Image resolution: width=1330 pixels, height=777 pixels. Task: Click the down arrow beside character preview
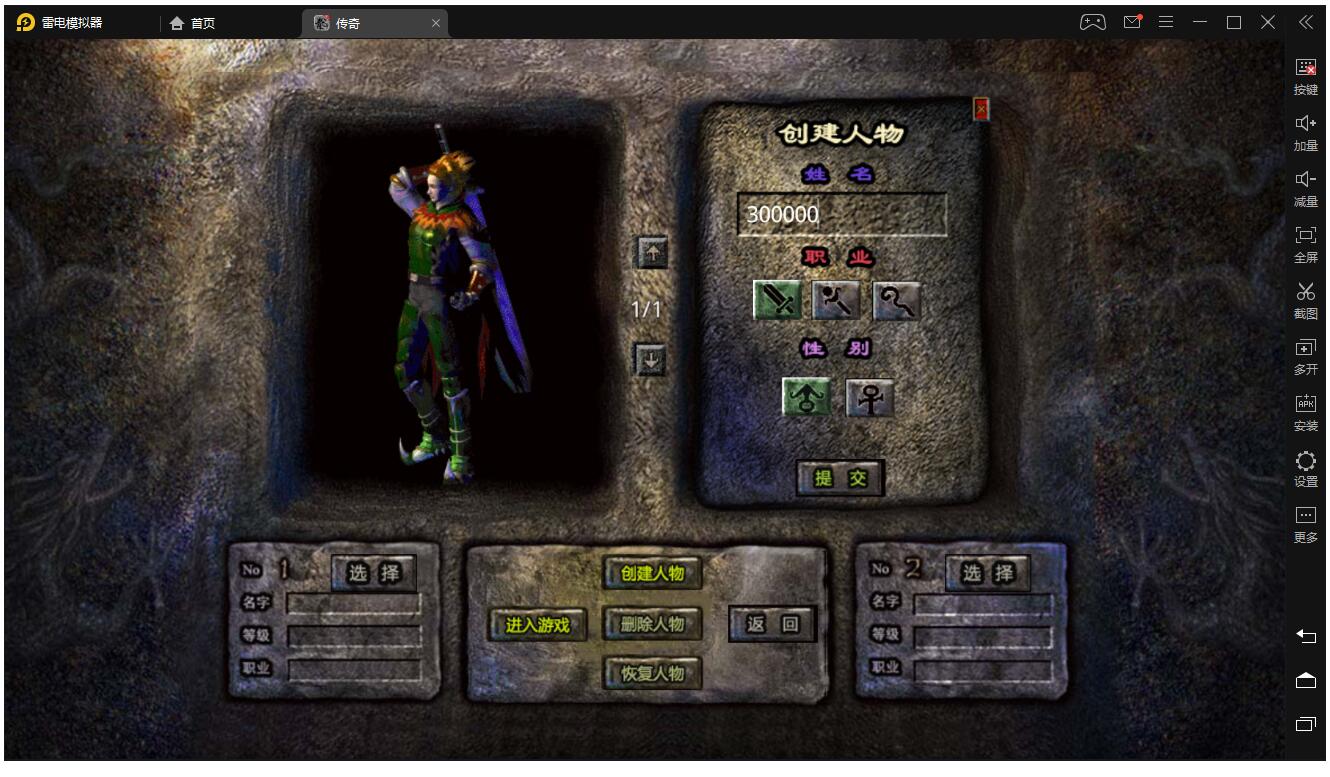651,359
